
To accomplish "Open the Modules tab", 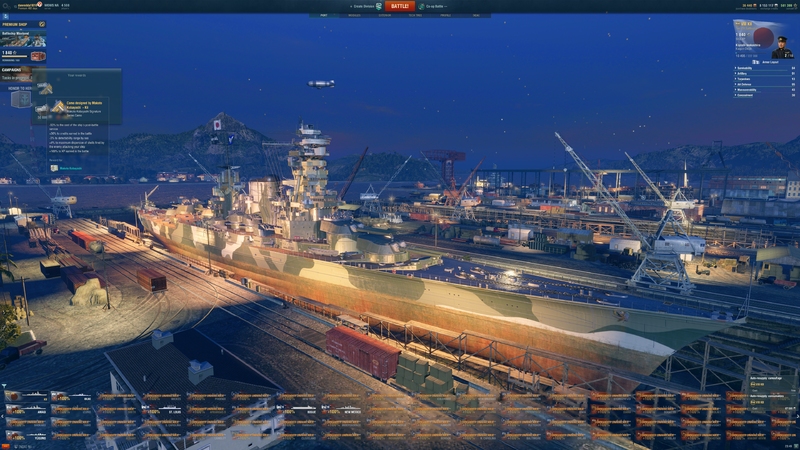I will (x=354, y=16).
